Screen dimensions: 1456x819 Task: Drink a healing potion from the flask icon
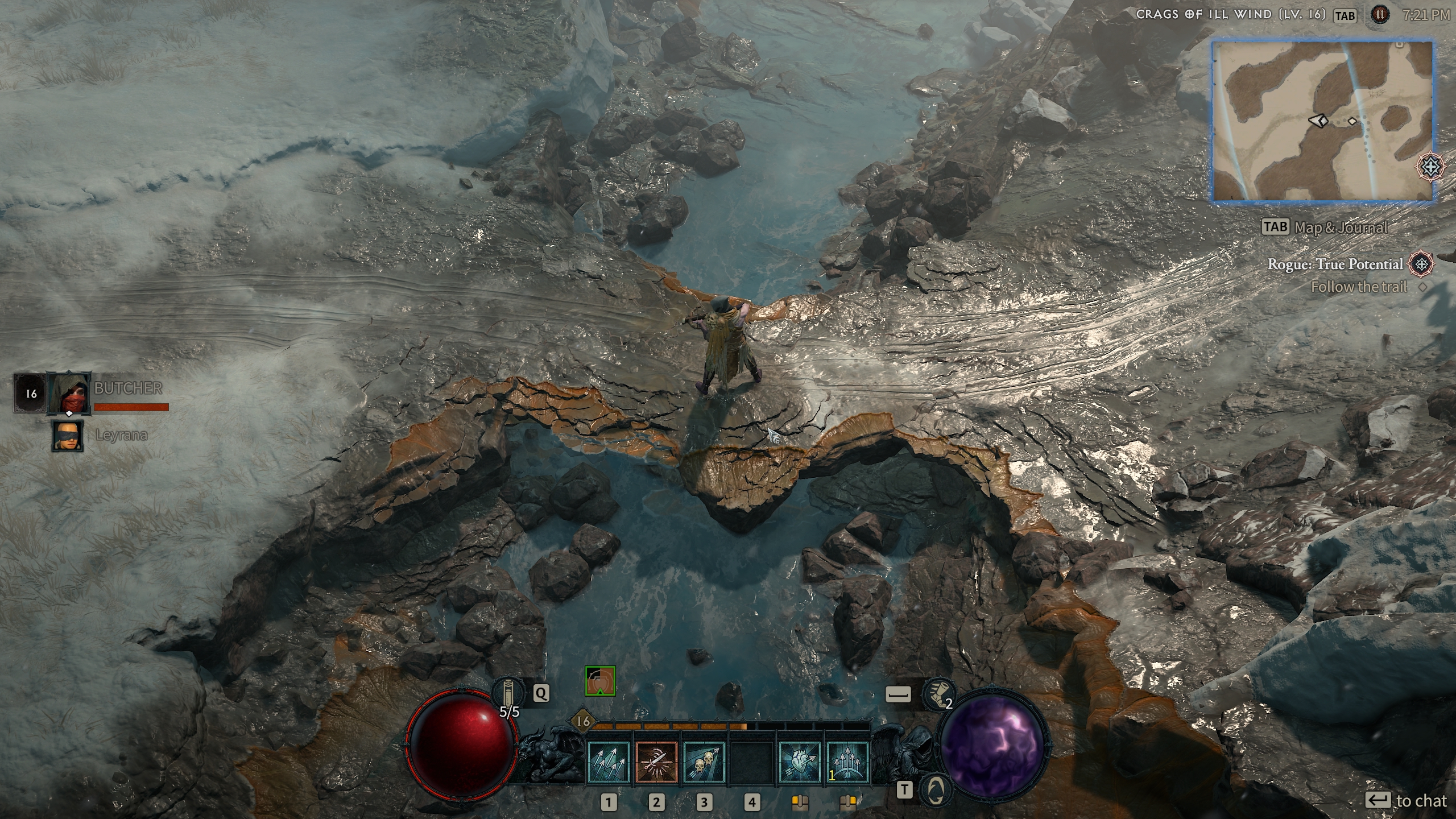(504, 693)
